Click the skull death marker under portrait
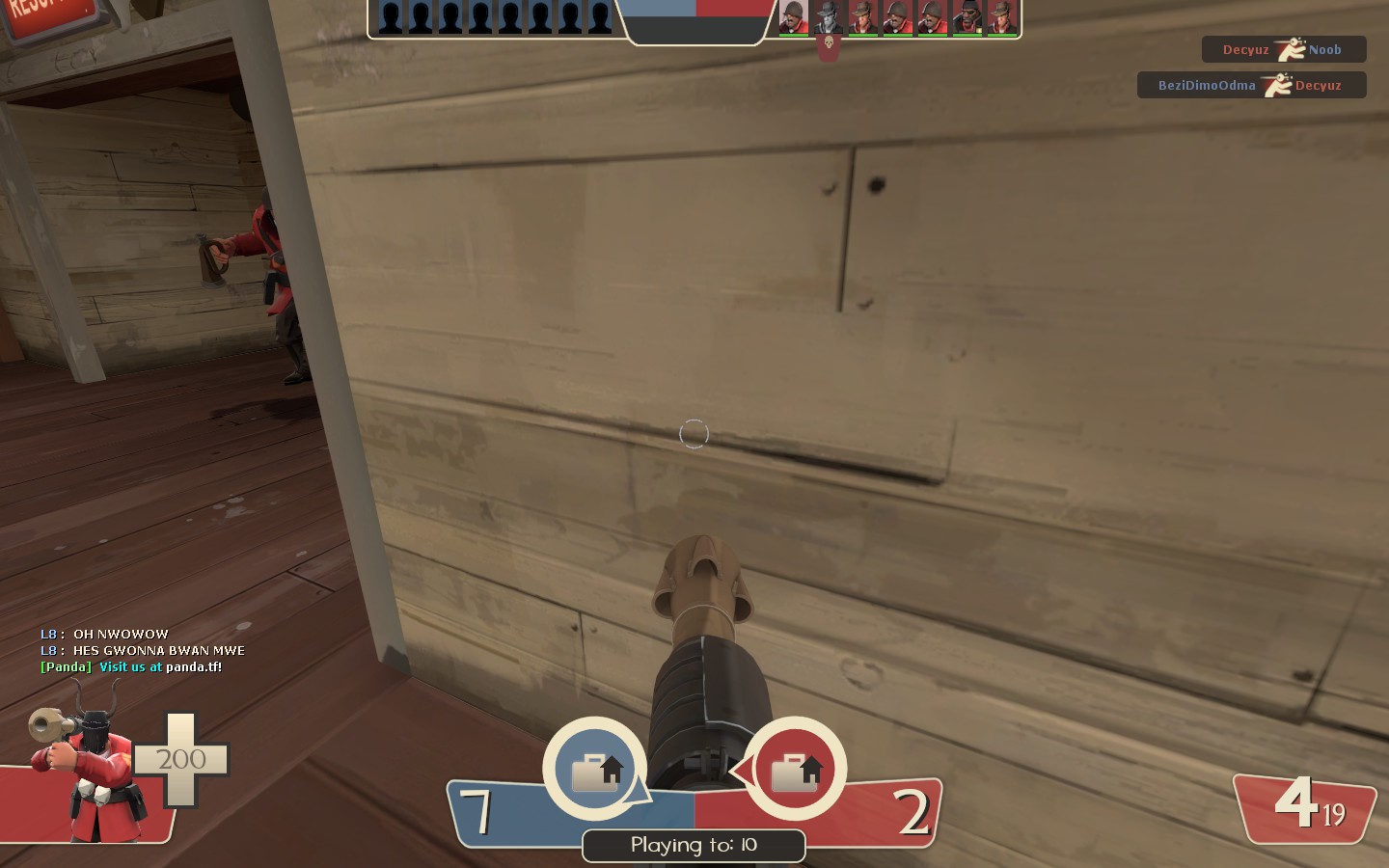Viewport: 1389px width, 868px height. click(x=828, y=45)
